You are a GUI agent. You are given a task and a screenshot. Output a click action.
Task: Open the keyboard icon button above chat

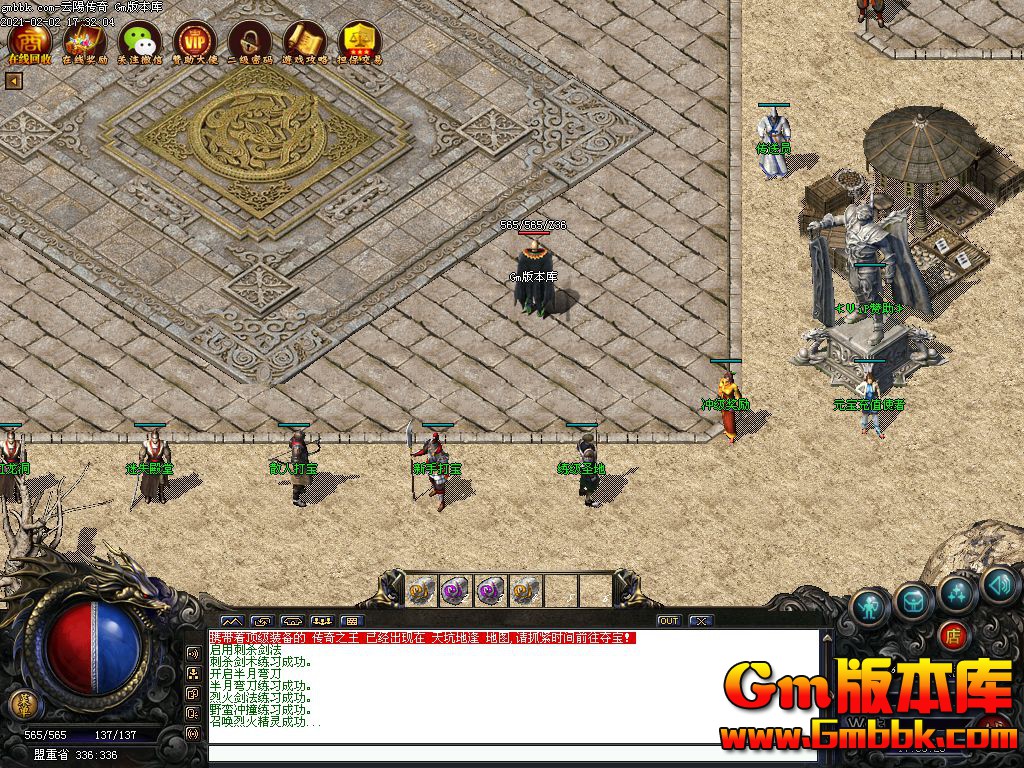tap(352, 621)
